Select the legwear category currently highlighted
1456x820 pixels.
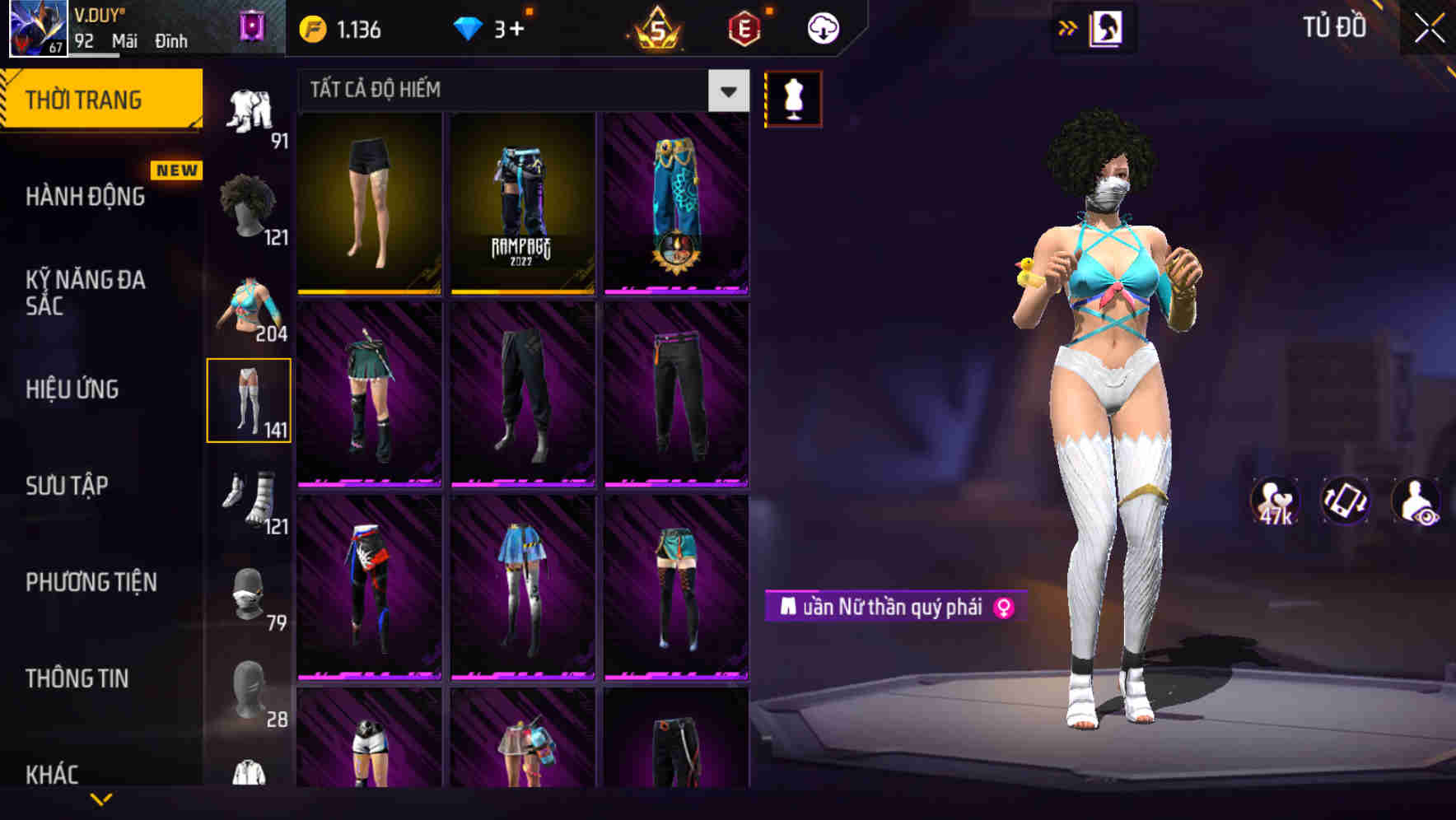pyautogui.click(x=250, y=400)
